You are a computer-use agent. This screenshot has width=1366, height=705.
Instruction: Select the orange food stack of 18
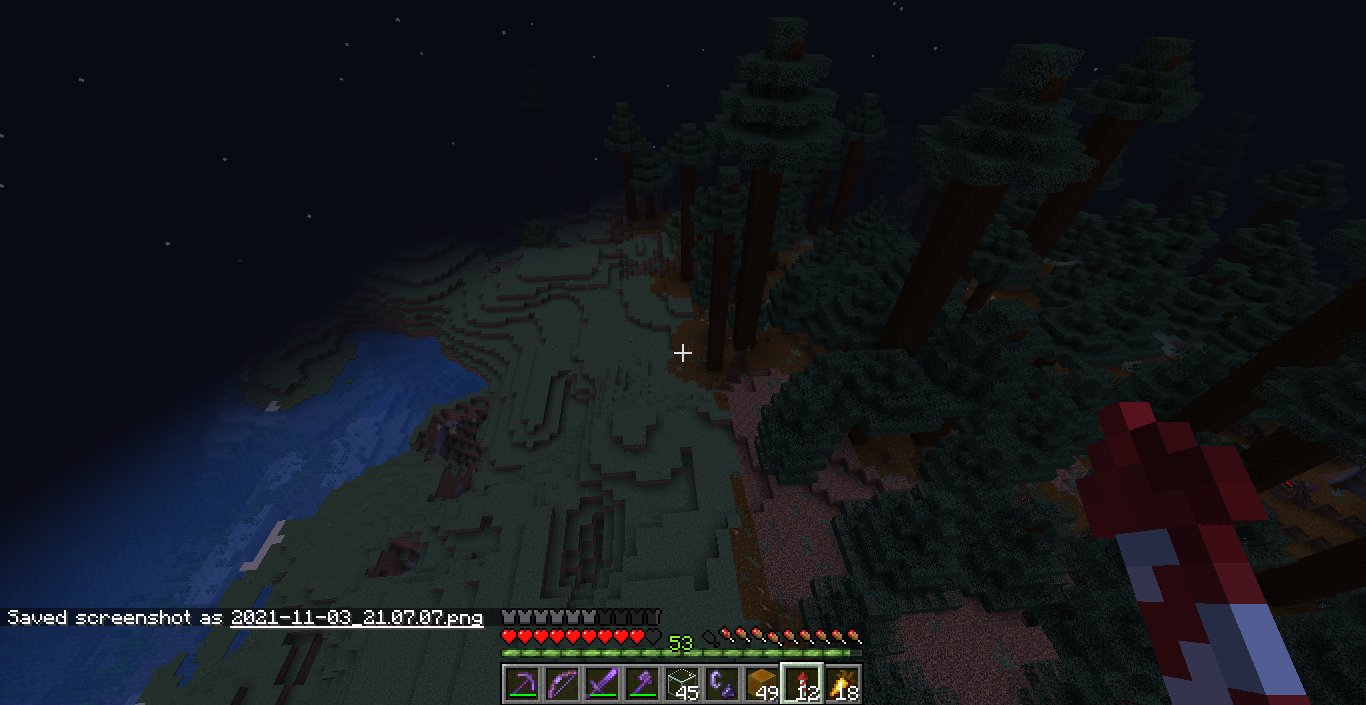click(842, 684)
